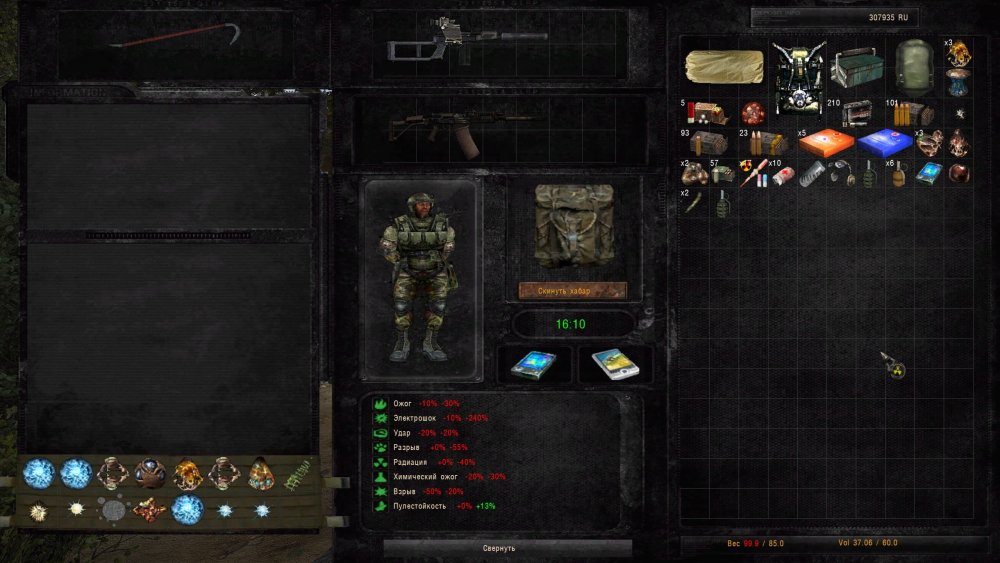1000x563 pixels.
Task: Select the crowbar in the knife slot
Action: 176,39
